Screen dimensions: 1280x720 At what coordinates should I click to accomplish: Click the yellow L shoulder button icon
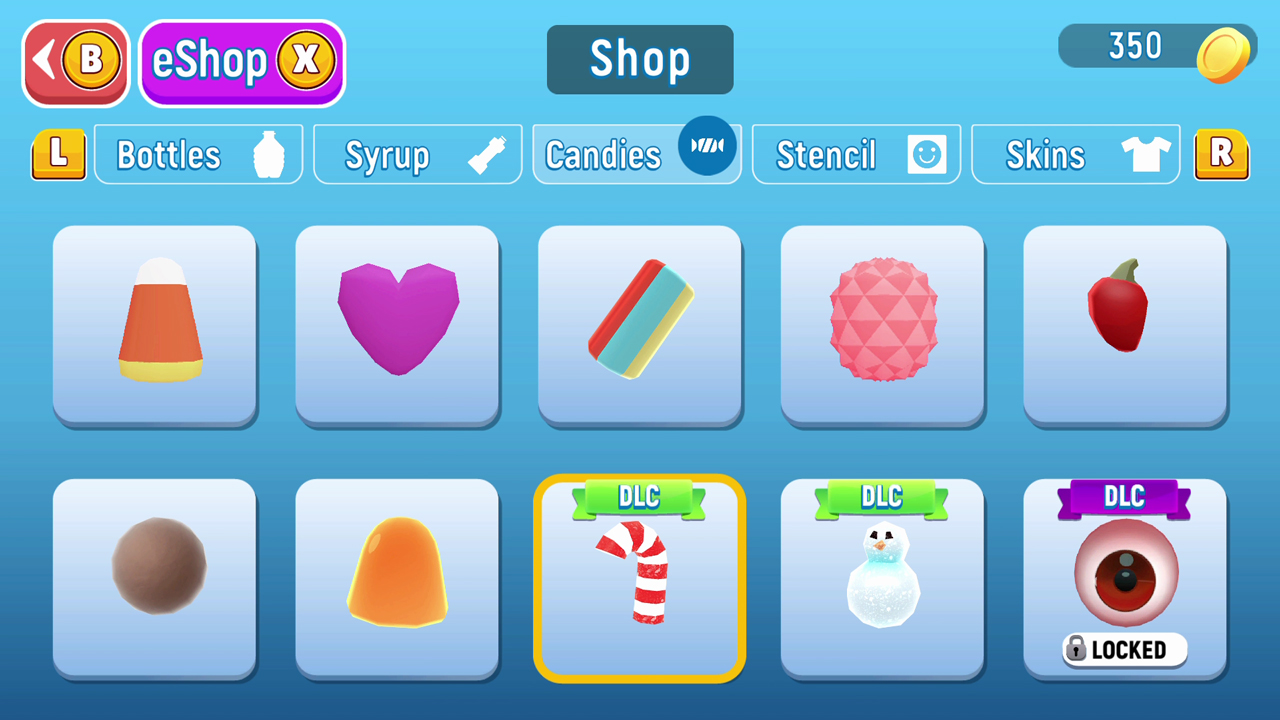58,153
